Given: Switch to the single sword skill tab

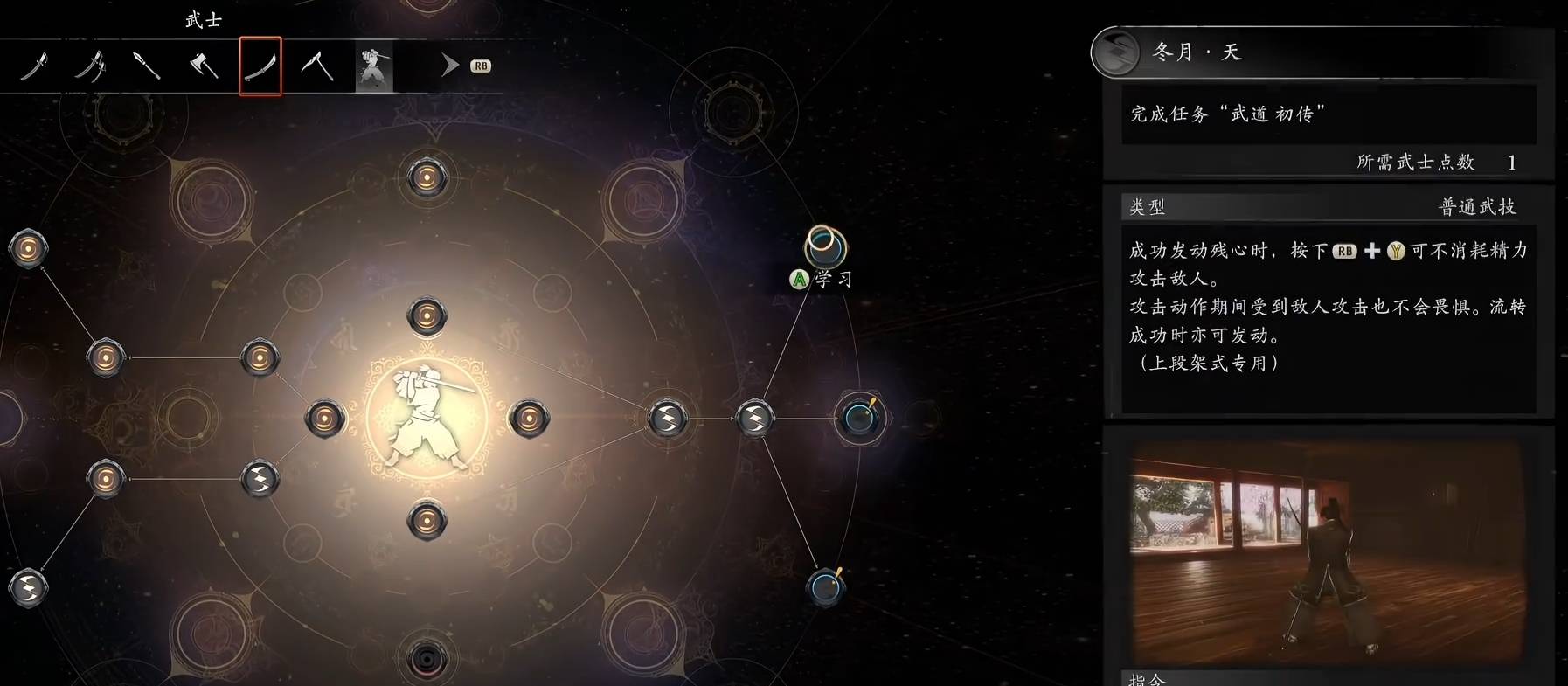Looking at the screenshot, I should (34, 66).
